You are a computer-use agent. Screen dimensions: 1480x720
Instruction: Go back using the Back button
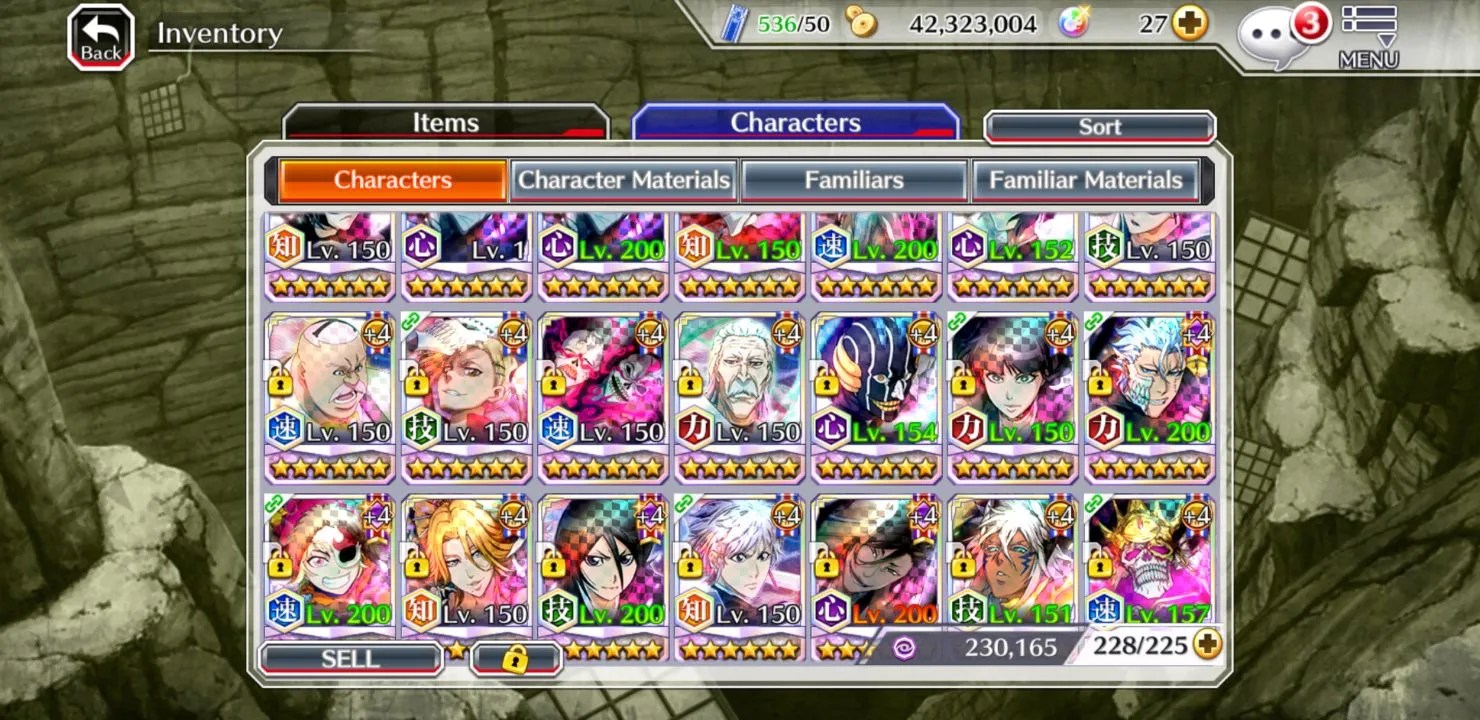tap(100, 38)
